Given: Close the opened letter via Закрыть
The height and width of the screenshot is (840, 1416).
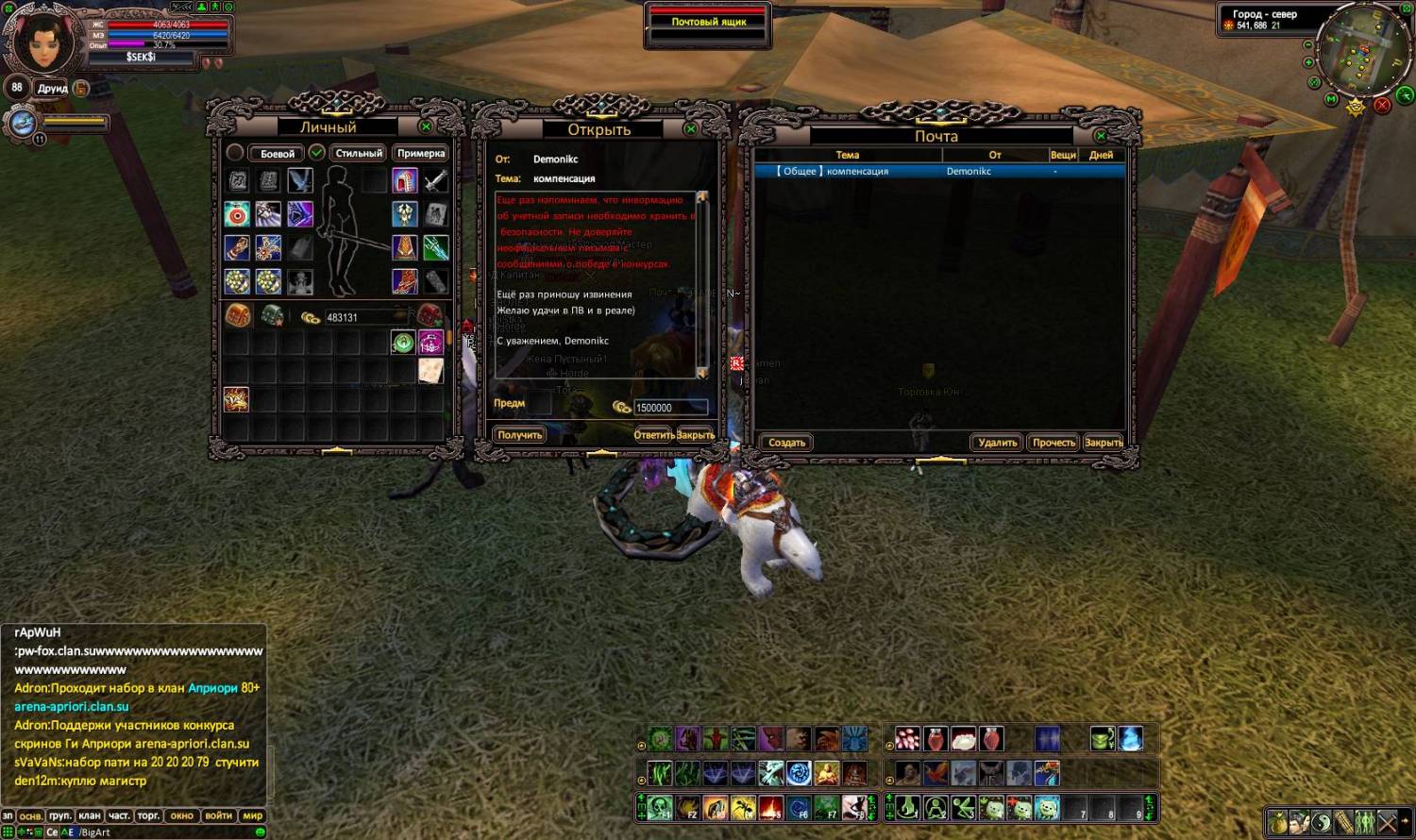Looking at the screenshot, I should point(696,435).
